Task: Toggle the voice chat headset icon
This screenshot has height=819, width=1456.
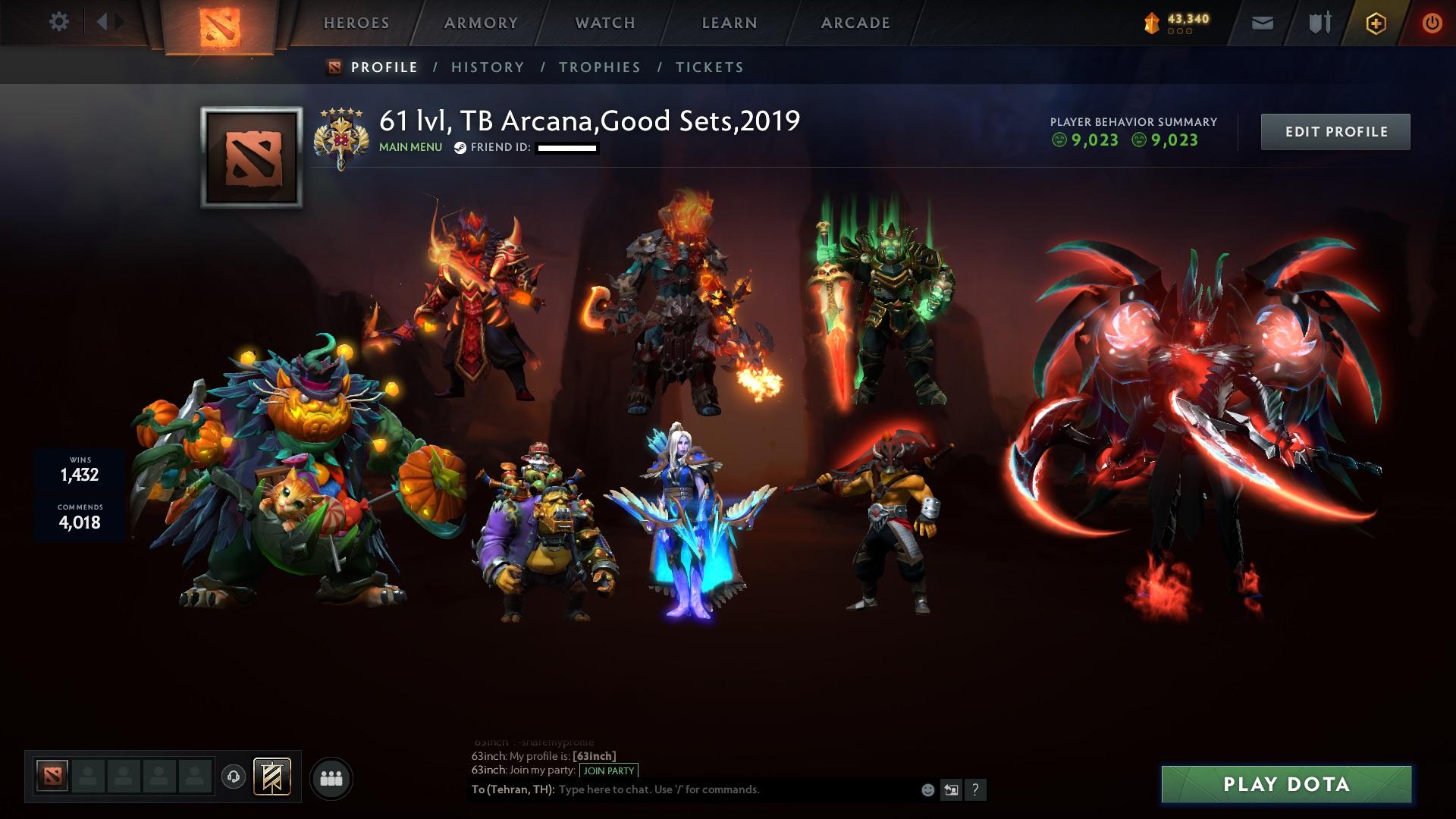Action: [x=235, y=775]
